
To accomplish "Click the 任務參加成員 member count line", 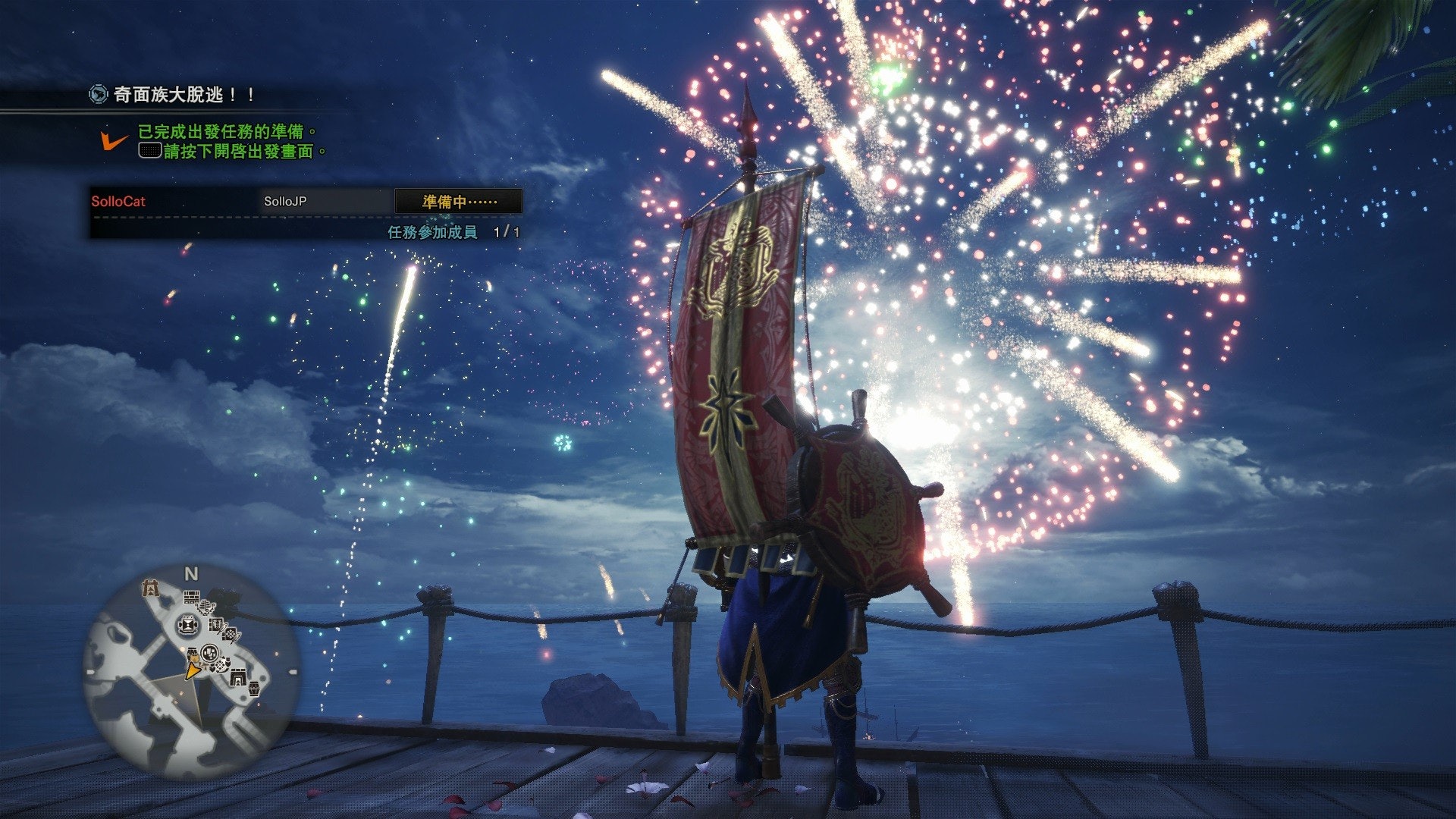I will tap(453, 232).
